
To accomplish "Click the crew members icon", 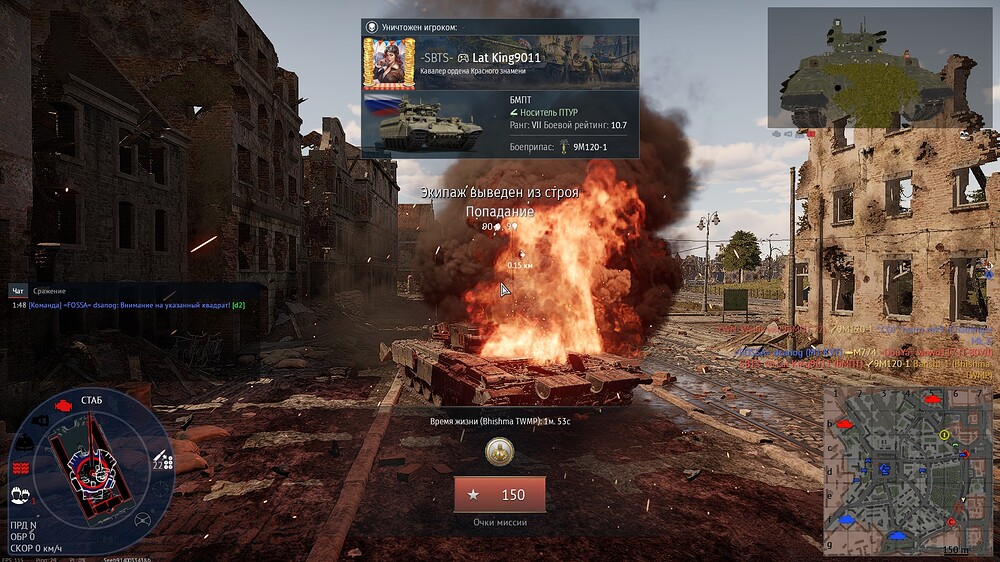I will click(19, 494).
